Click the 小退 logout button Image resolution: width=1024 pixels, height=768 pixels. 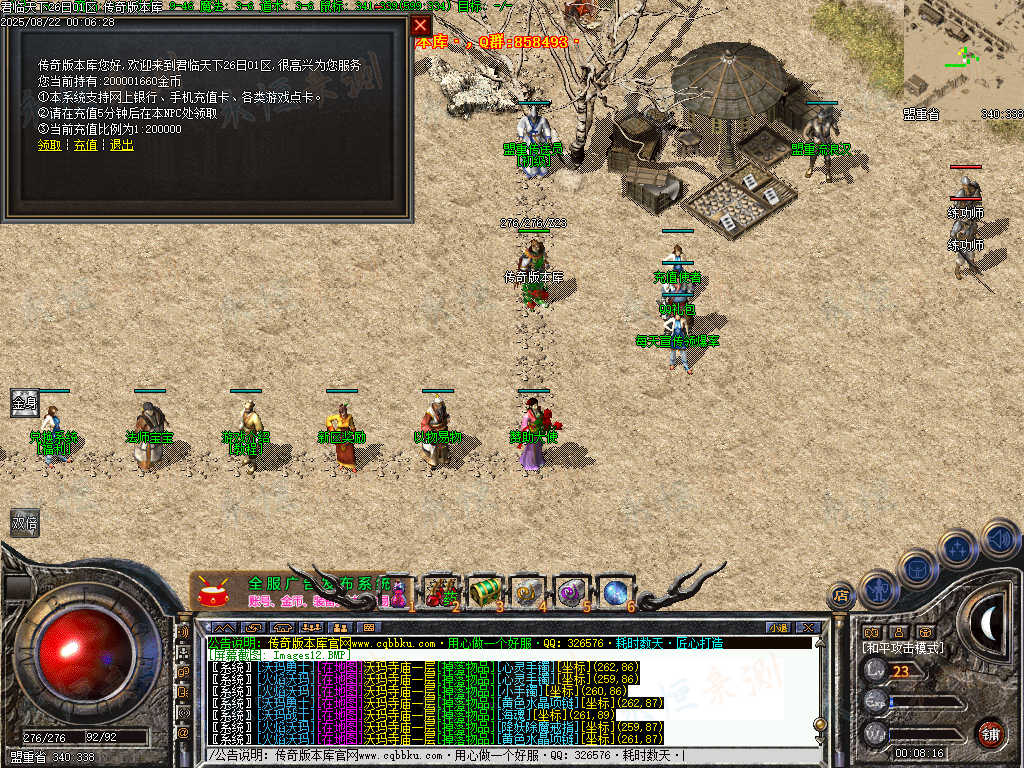point(778,628)
